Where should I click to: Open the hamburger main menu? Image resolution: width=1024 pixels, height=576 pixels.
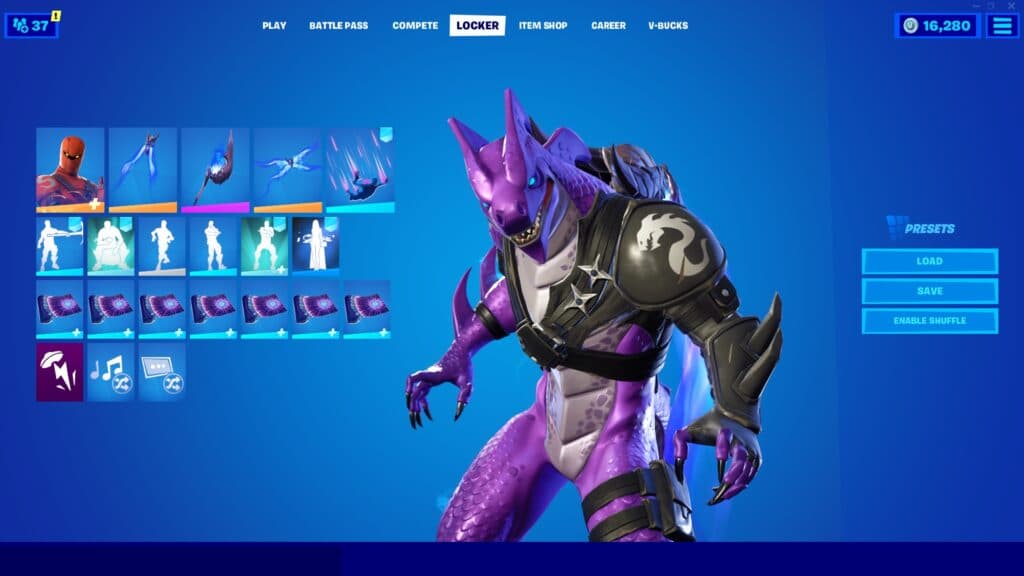(1002, 26)
